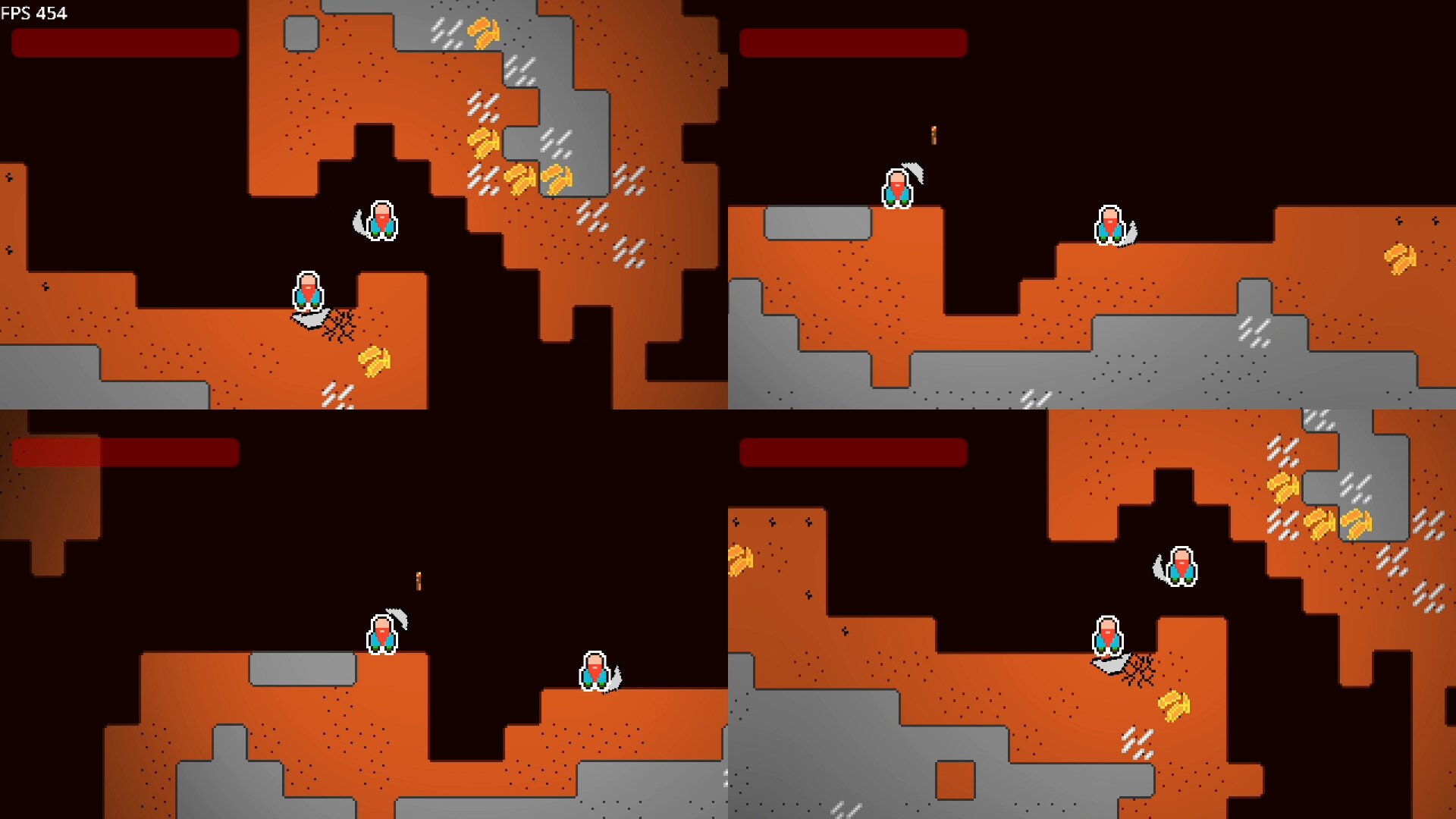
Task: Click the FPS 454 counter text
Action: tap(33, 13)
